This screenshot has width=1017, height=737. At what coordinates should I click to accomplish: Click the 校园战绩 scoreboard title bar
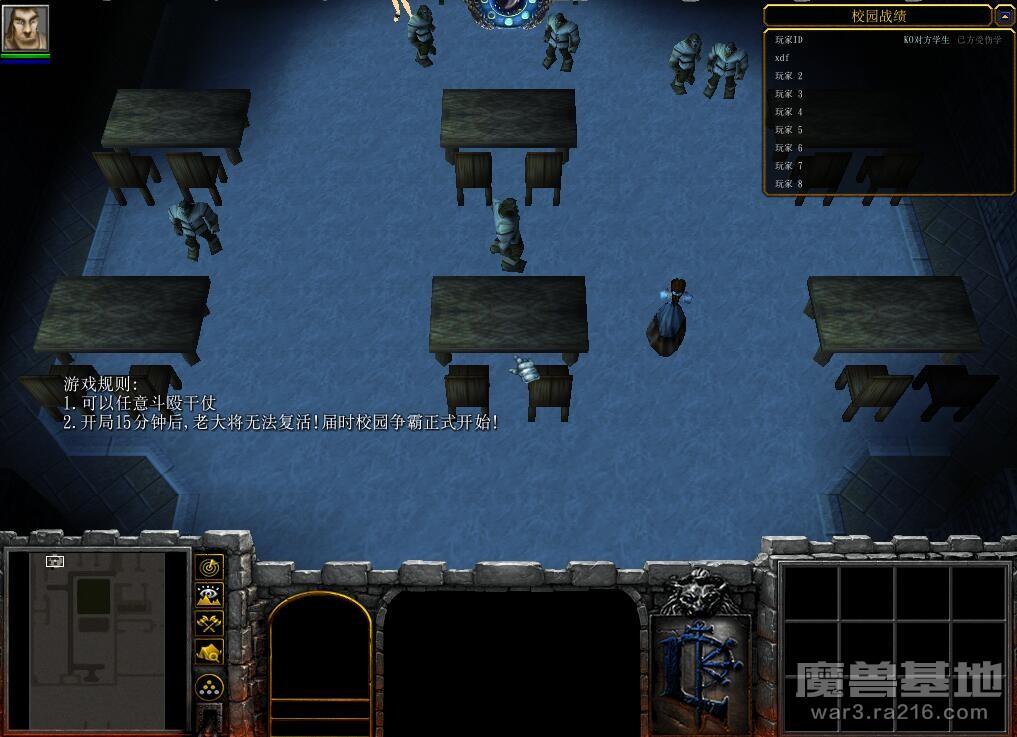(x=877, y=16)
